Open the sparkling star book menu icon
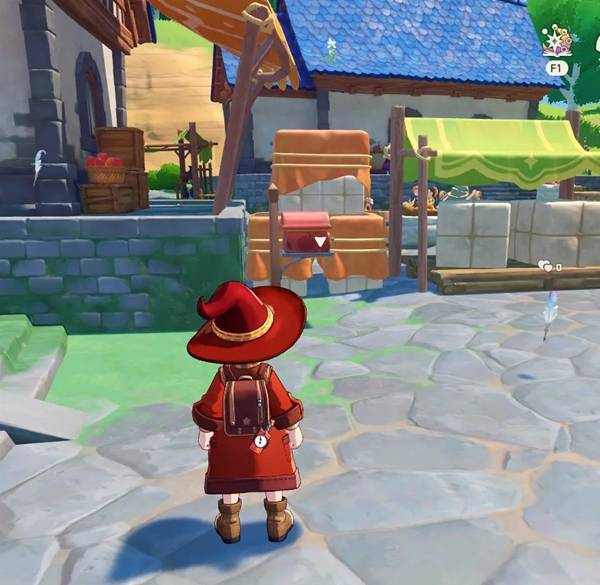Viewport: 600px width, 585px height. [x=556, y=40]
